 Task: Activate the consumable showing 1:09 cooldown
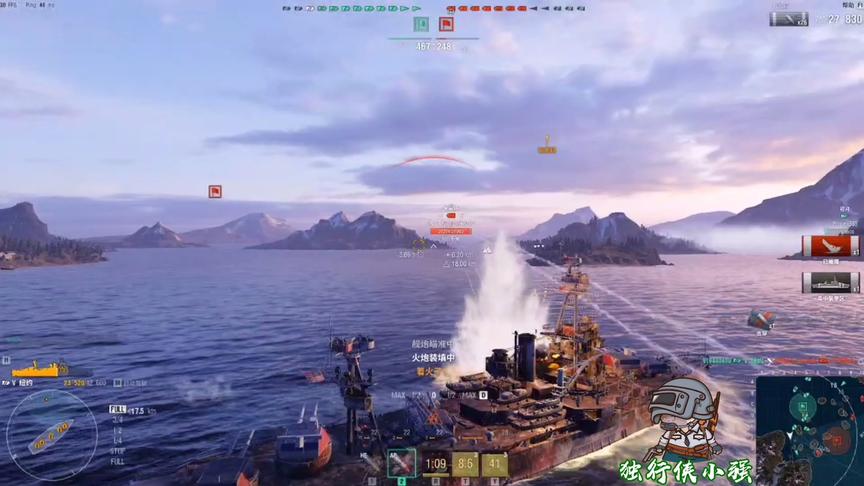[x=436, y=464]
